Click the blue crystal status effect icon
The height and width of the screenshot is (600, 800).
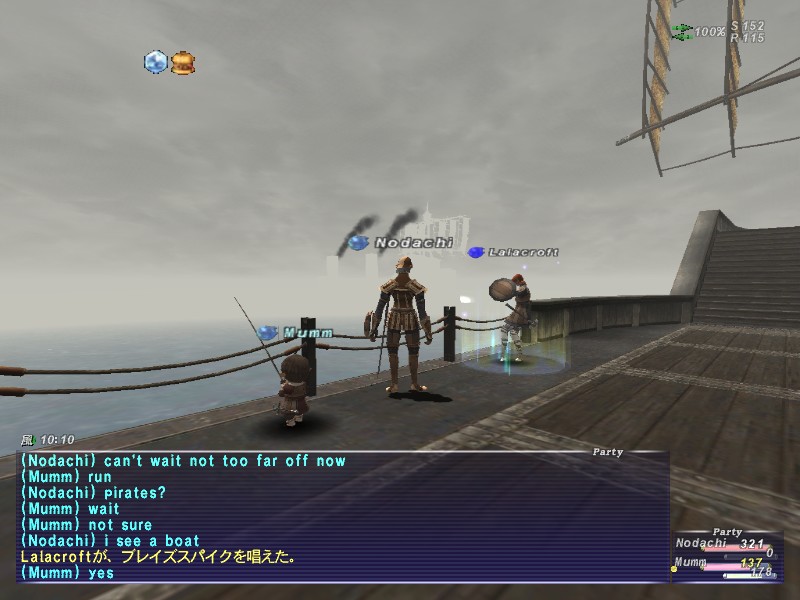click(x=155, y=63)
